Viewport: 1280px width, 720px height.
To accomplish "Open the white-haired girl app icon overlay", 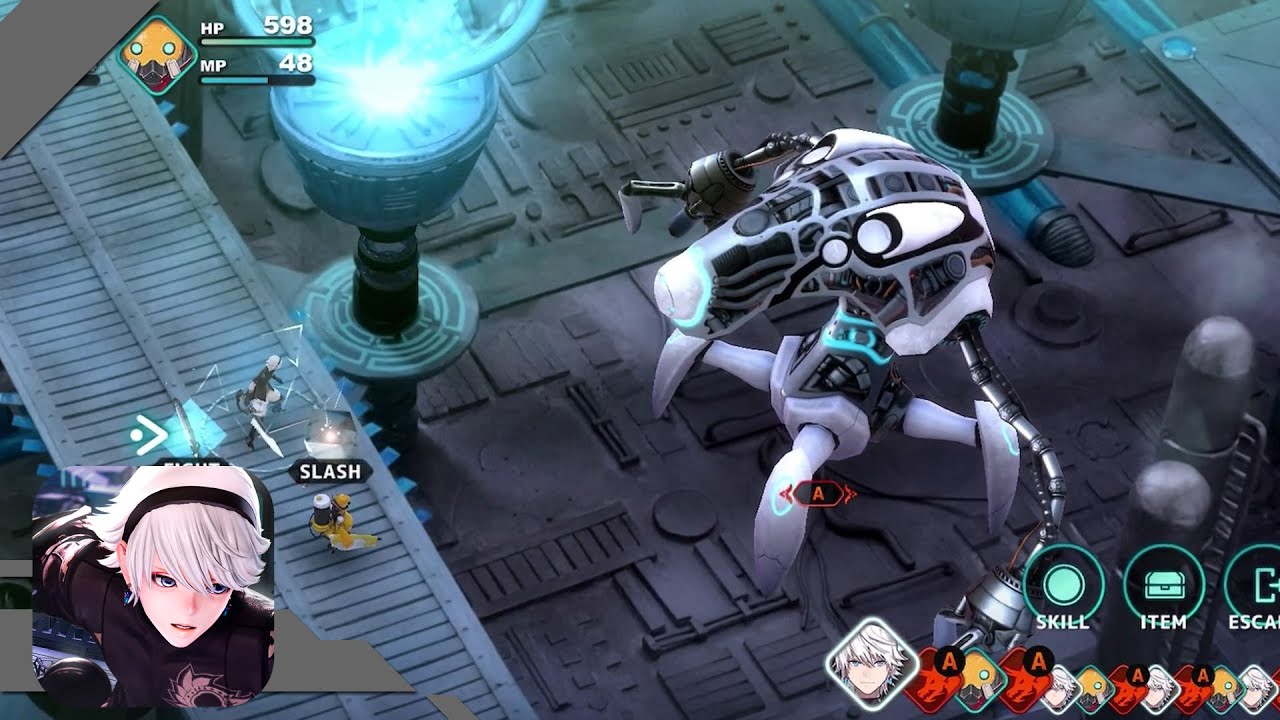I will [x=152, y=586].
